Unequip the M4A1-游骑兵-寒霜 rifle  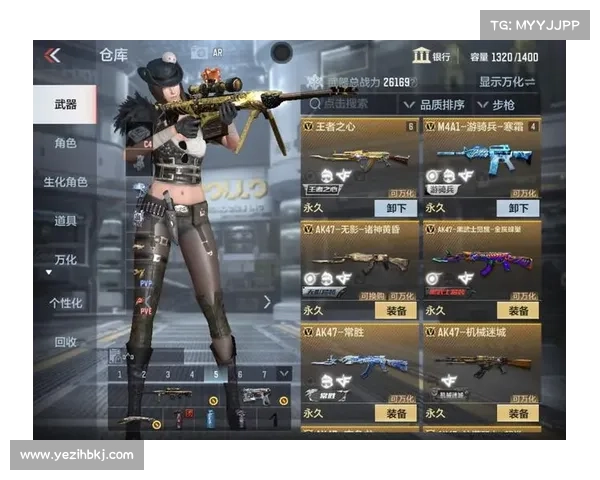tap(518, 208)
